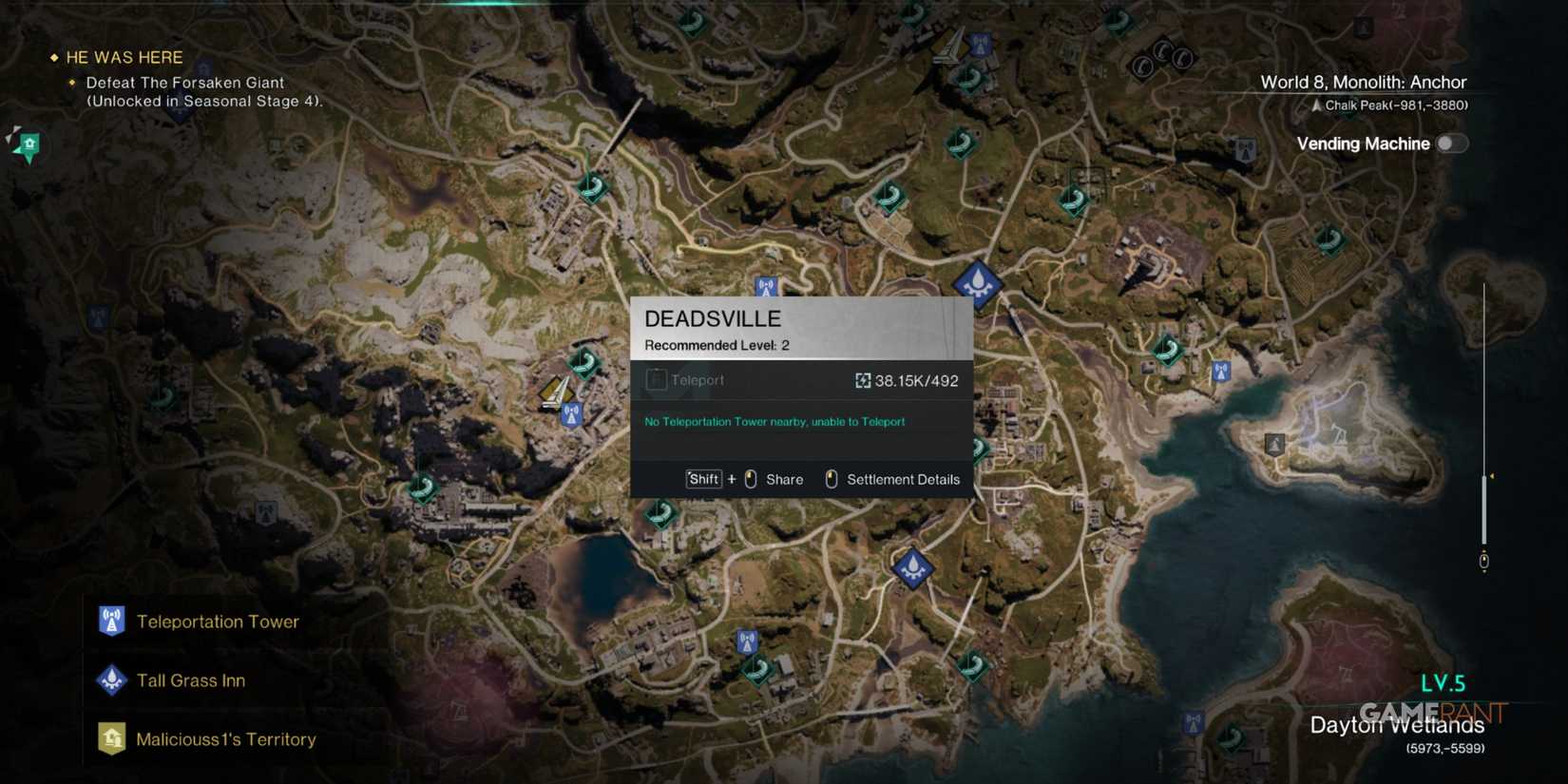1568x784 pixels.
Task: Enable the Vending Machine toggle
Action: 1451,143
